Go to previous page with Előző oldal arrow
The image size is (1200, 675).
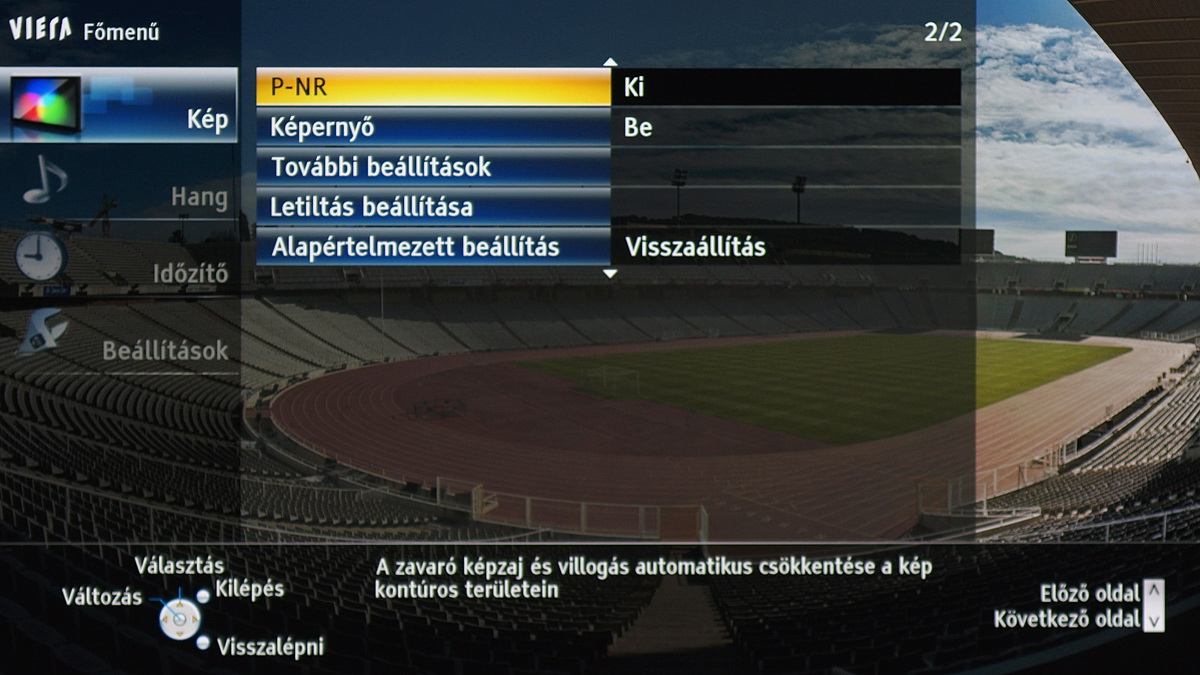(1154, 591)
